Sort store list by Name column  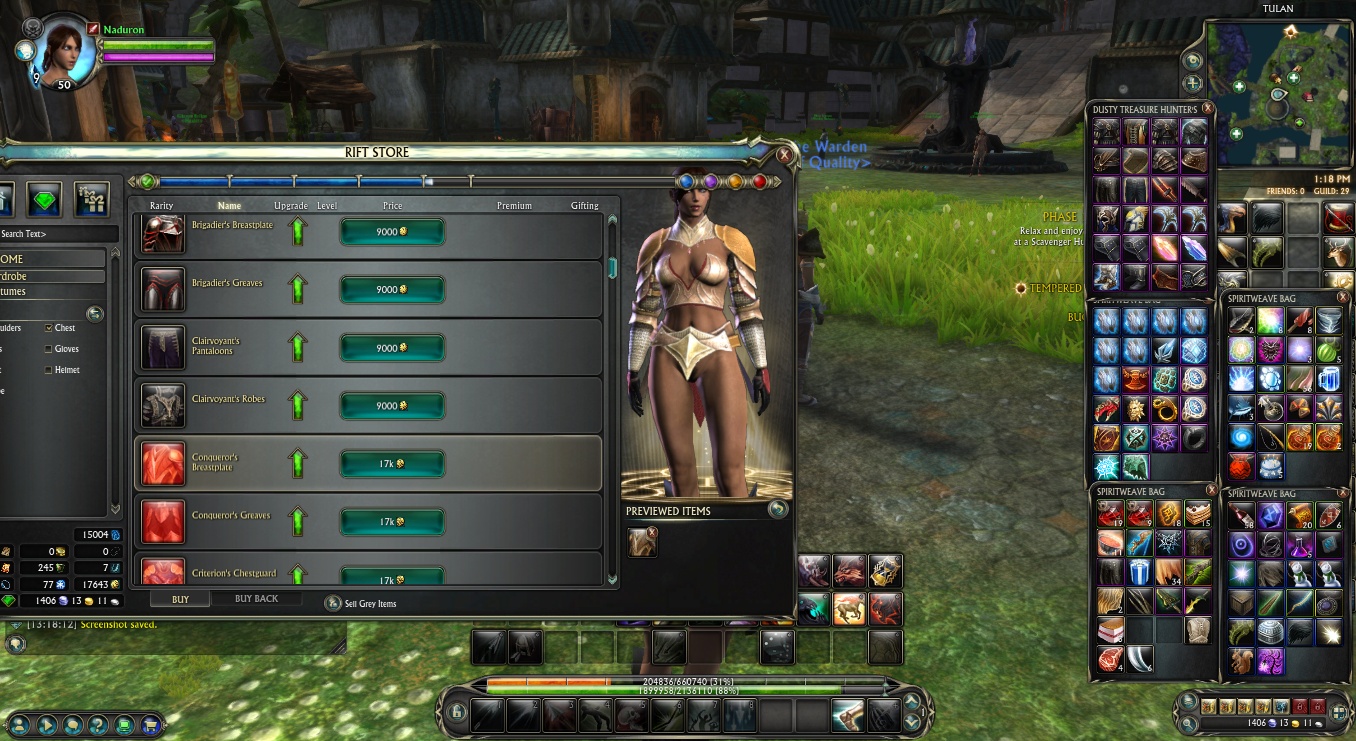[x=229, y=206]
